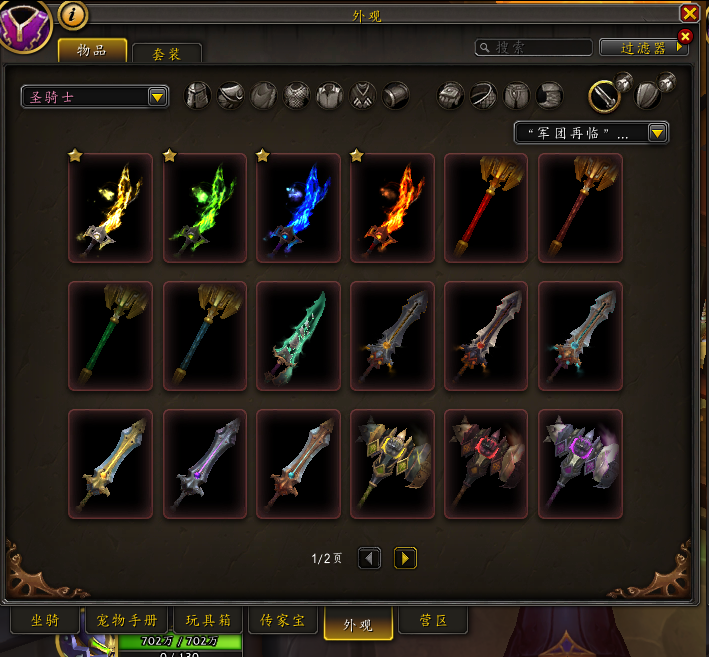
Task: Open the 圣骑士 class dropdown
Action: 95,96
